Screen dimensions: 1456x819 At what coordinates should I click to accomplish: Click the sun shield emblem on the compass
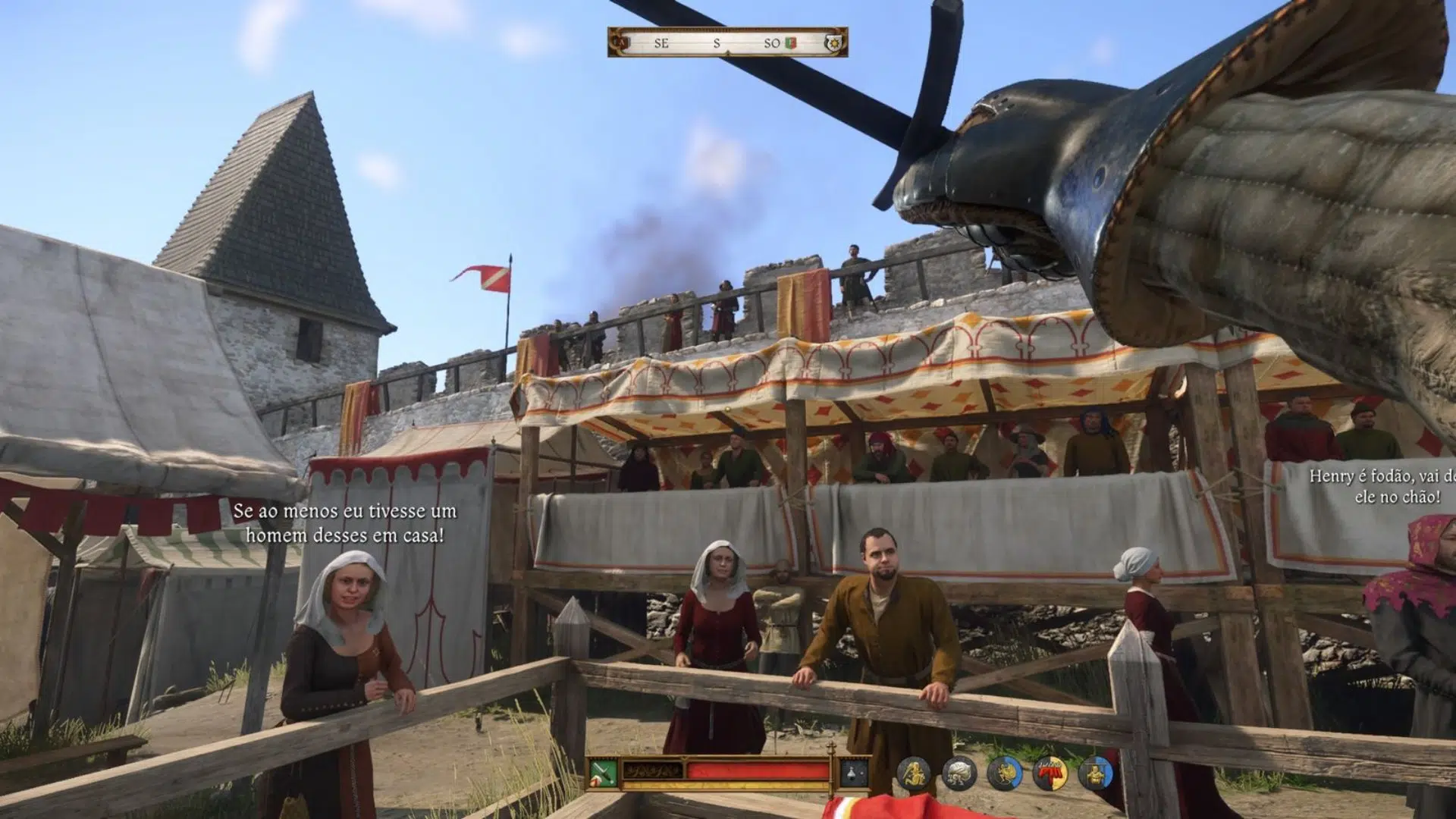(x=835, y=43)
